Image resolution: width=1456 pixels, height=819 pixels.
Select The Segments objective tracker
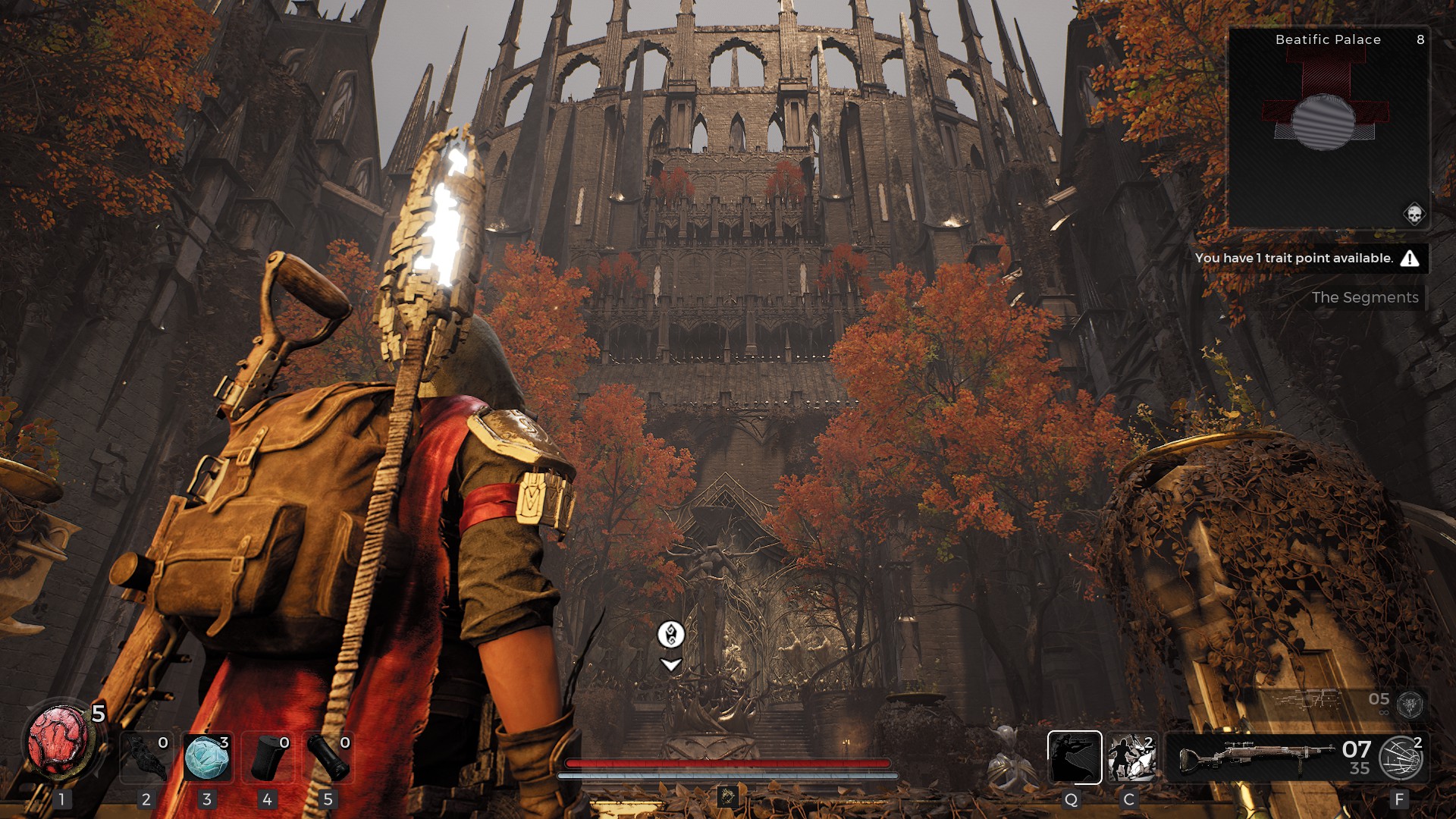(x=1364, y=298)
